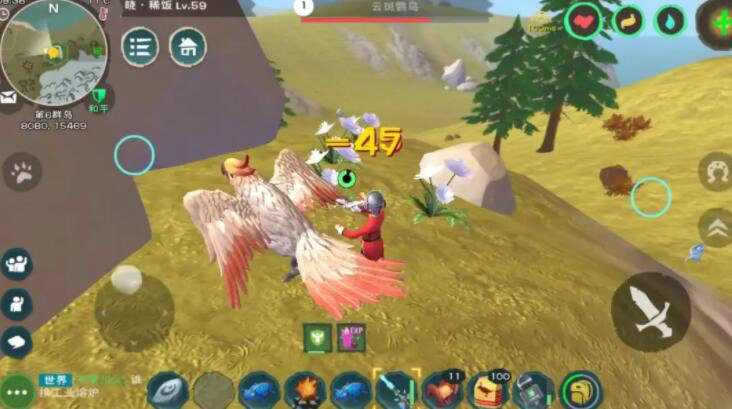This screenshot has height=409, width=732.
Task: Toggle the green shield peace mode
Action: (x=99, y=98)
